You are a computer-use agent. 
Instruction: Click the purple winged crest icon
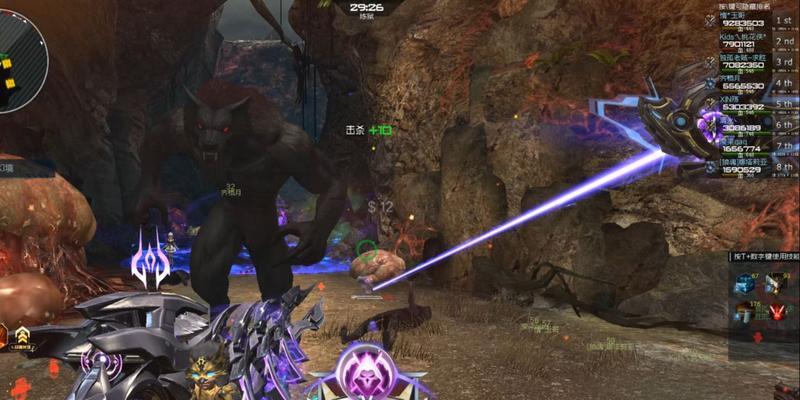[x=151, y=259]
